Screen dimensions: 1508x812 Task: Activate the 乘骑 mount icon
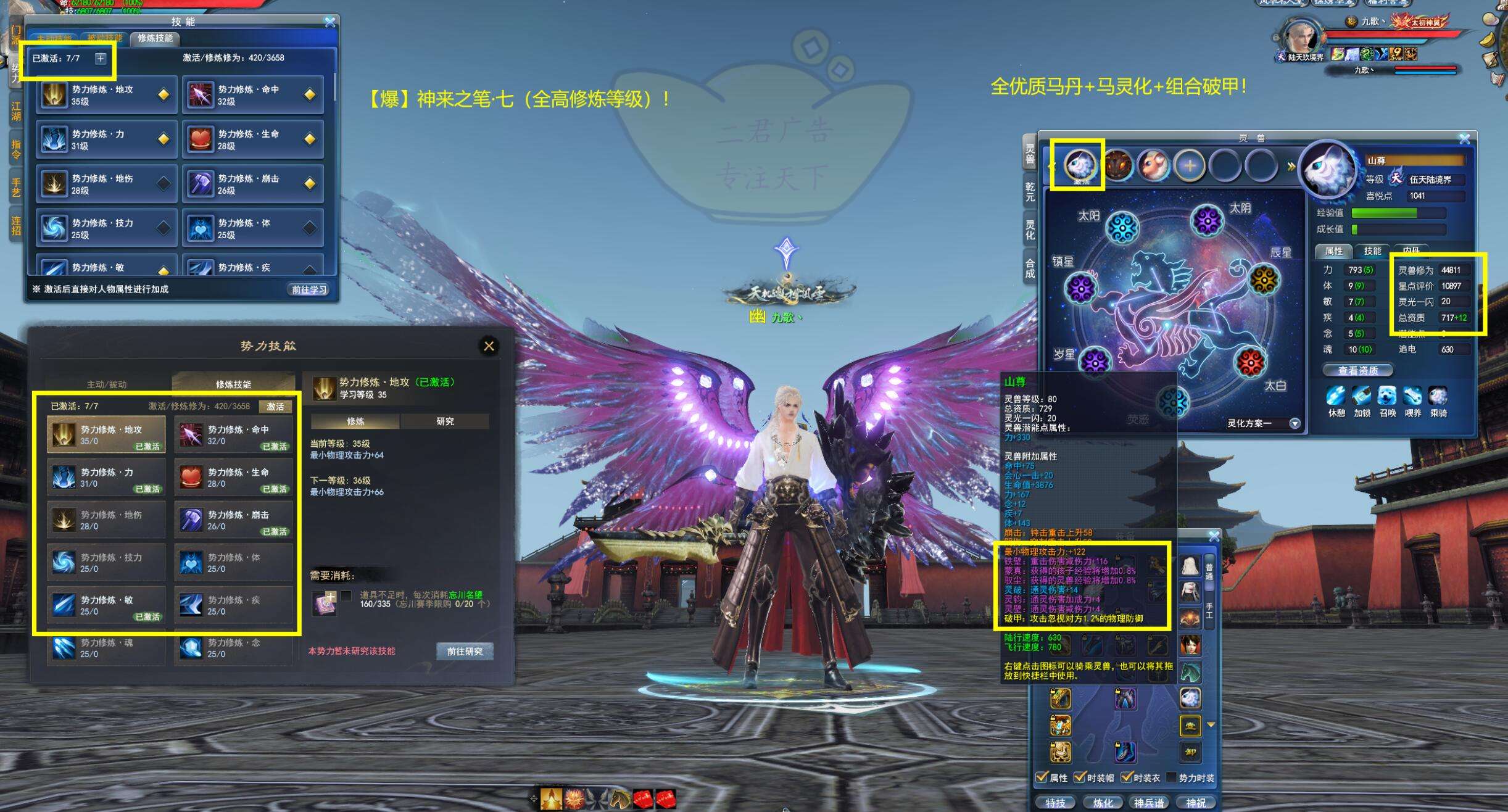pyautogui.click(x=1438, y=397)
